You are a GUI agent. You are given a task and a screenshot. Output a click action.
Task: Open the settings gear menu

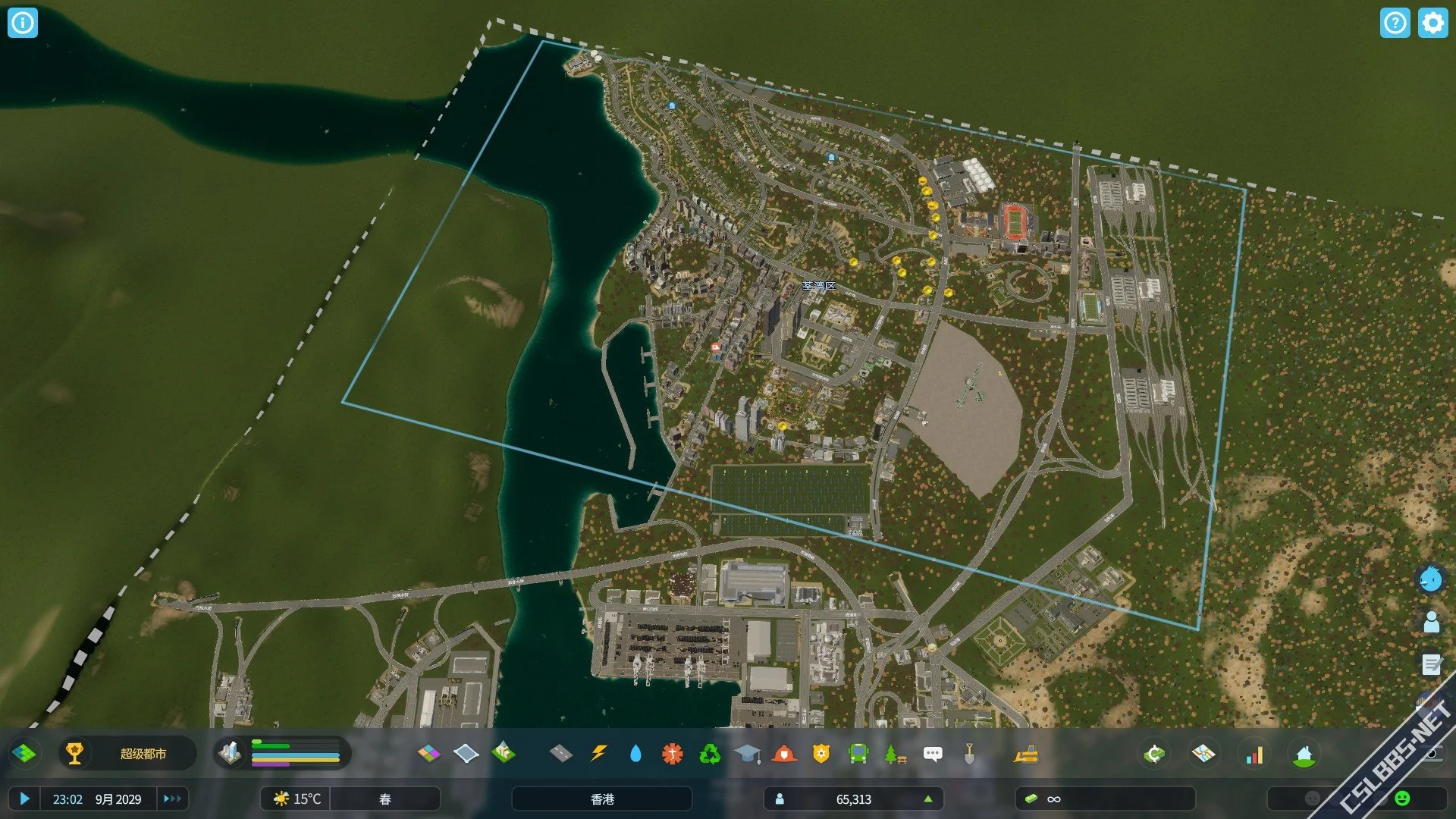tap(1432, 23)
